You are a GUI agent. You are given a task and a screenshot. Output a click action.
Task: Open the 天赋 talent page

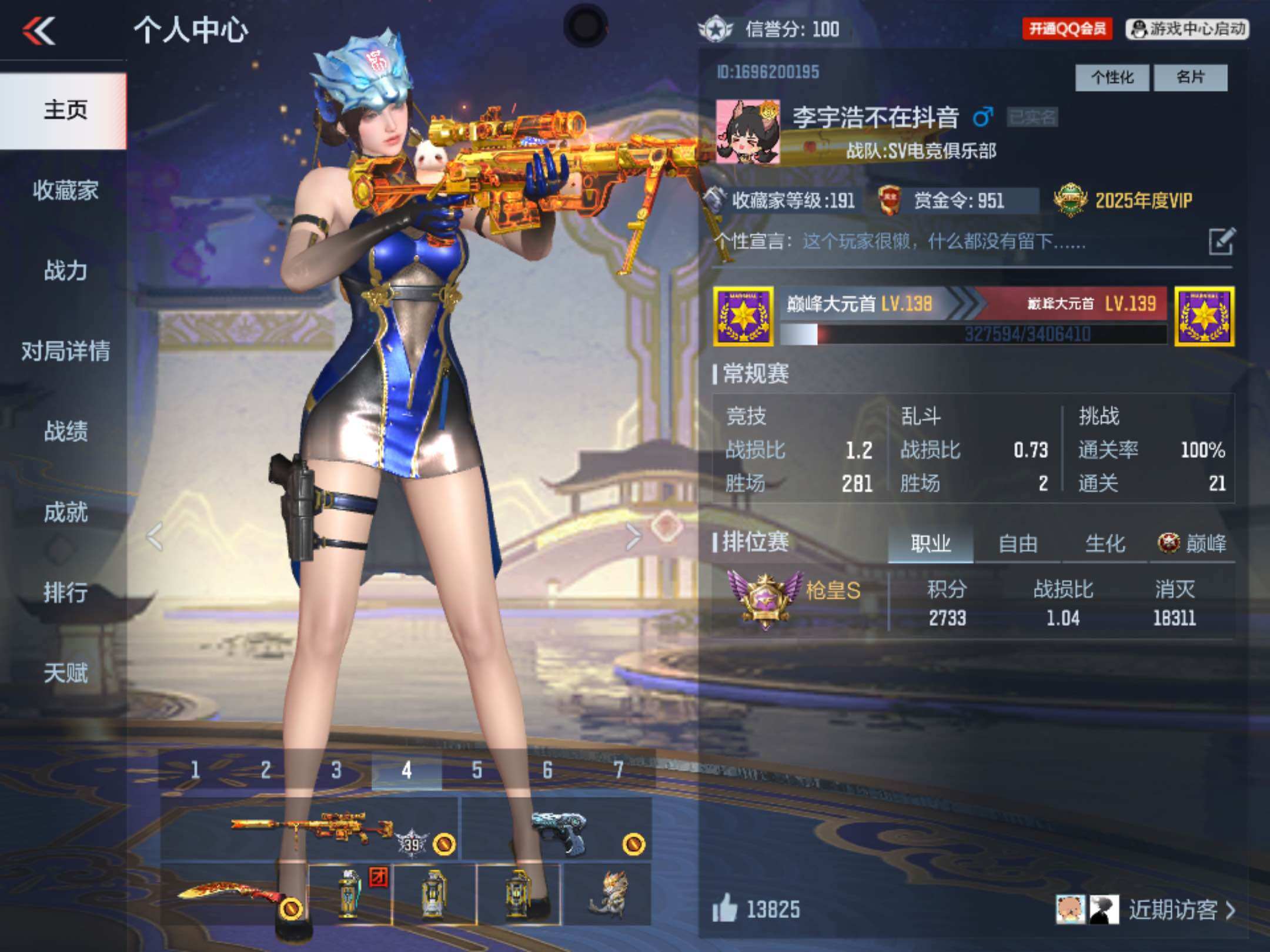[x=65, y=673]
